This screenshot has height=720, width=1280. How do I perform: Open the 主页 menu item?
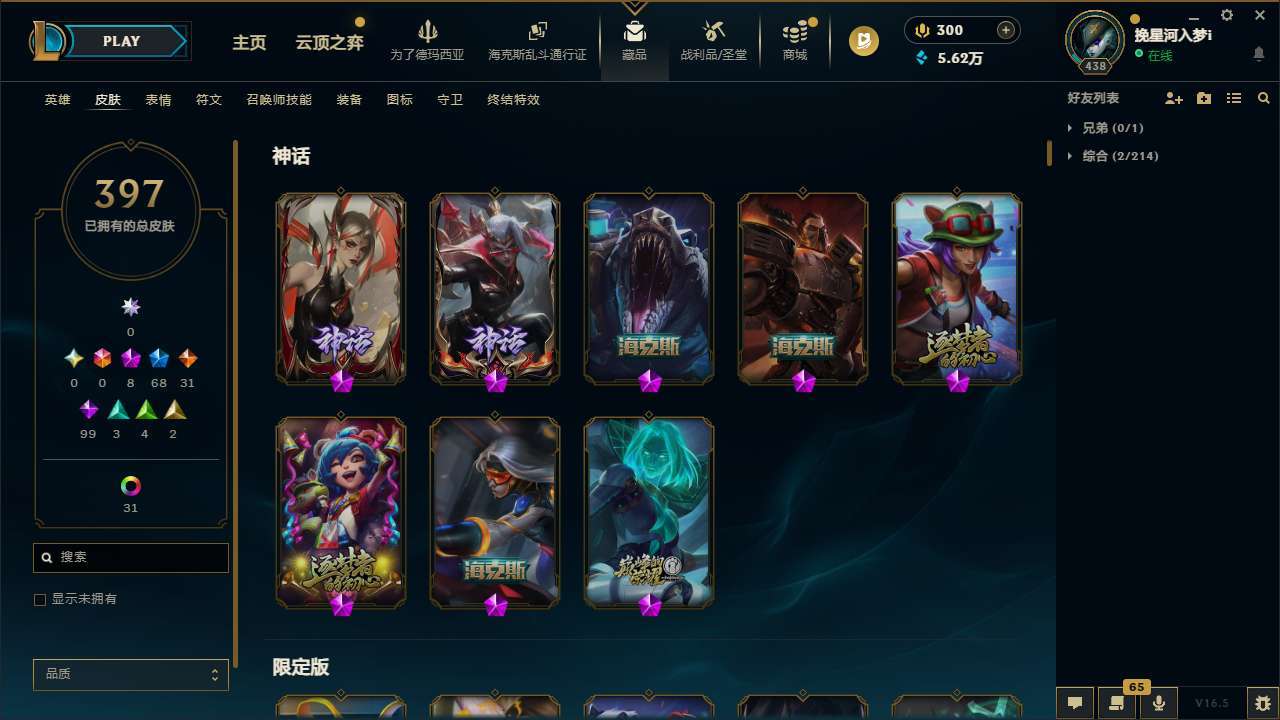(x=248, y=43)
